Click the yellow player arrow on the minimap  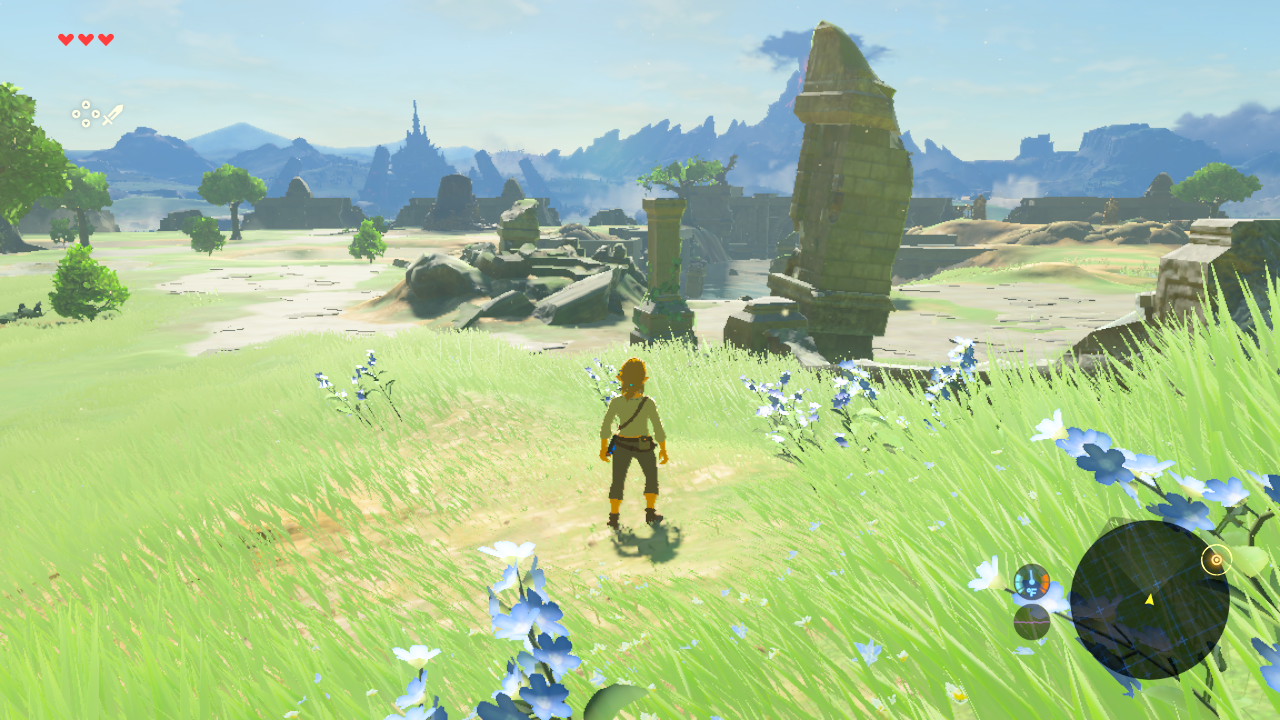click(x=1148, y=601)
